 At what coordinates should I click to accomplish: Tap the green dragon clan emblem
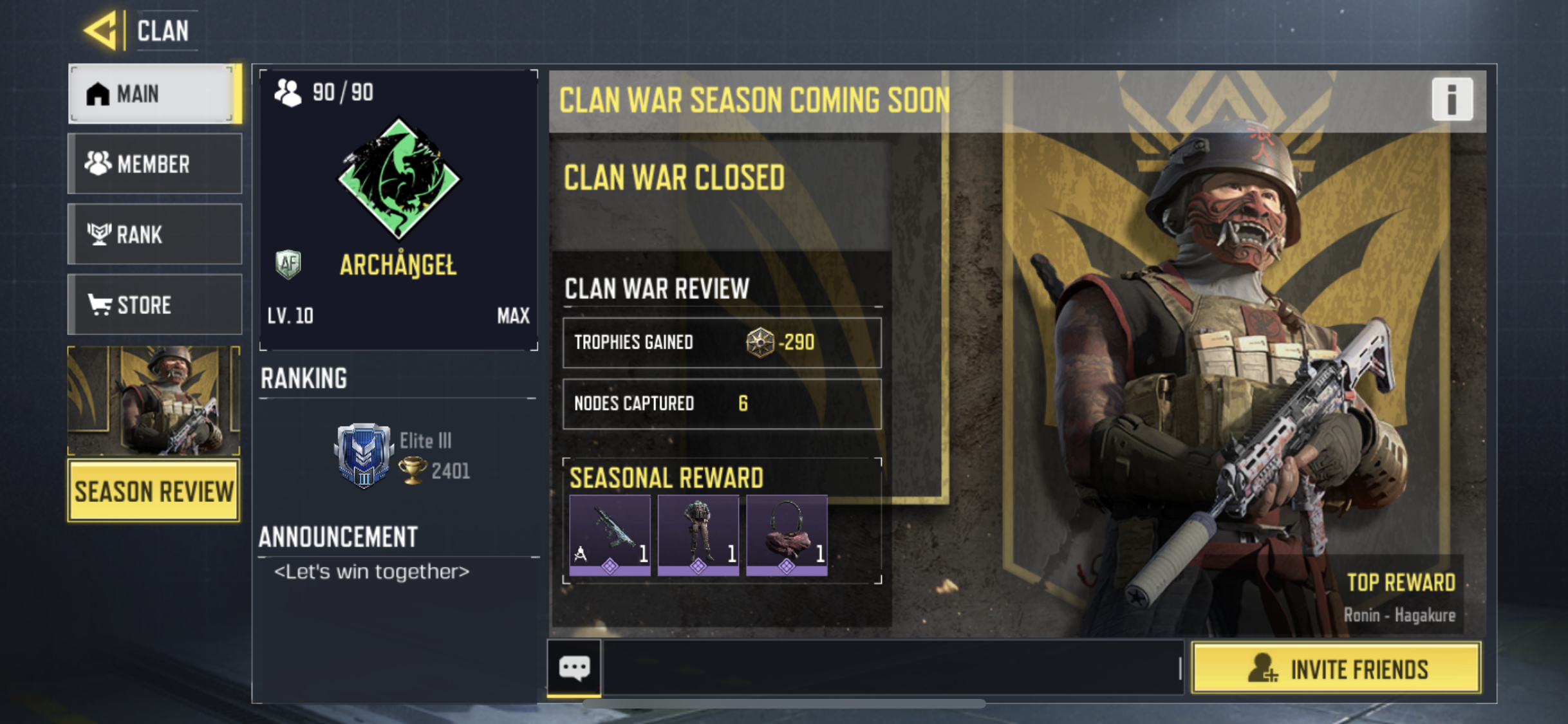point(399,178)
